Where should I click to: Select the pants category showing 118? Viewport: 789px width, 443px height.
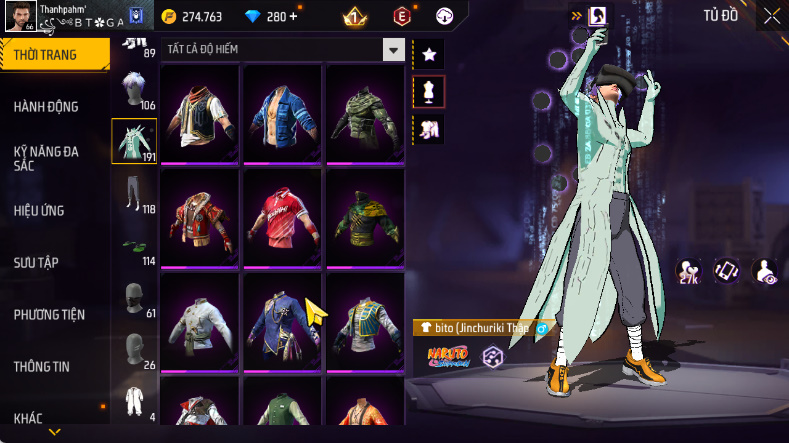(133, 195)
